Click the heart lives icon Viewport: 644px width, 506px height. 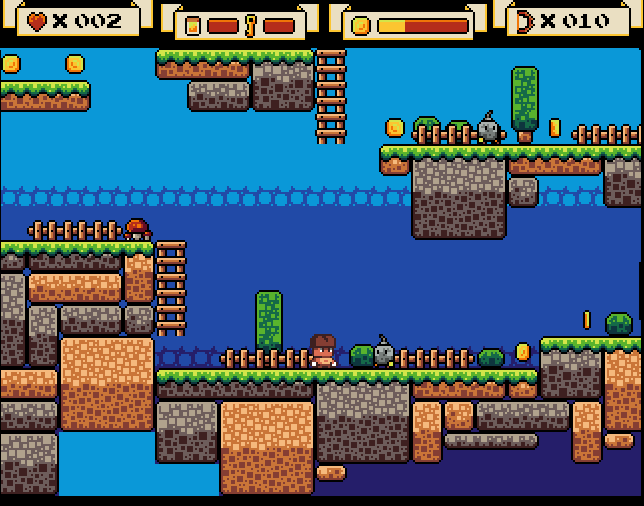[37, 21]
